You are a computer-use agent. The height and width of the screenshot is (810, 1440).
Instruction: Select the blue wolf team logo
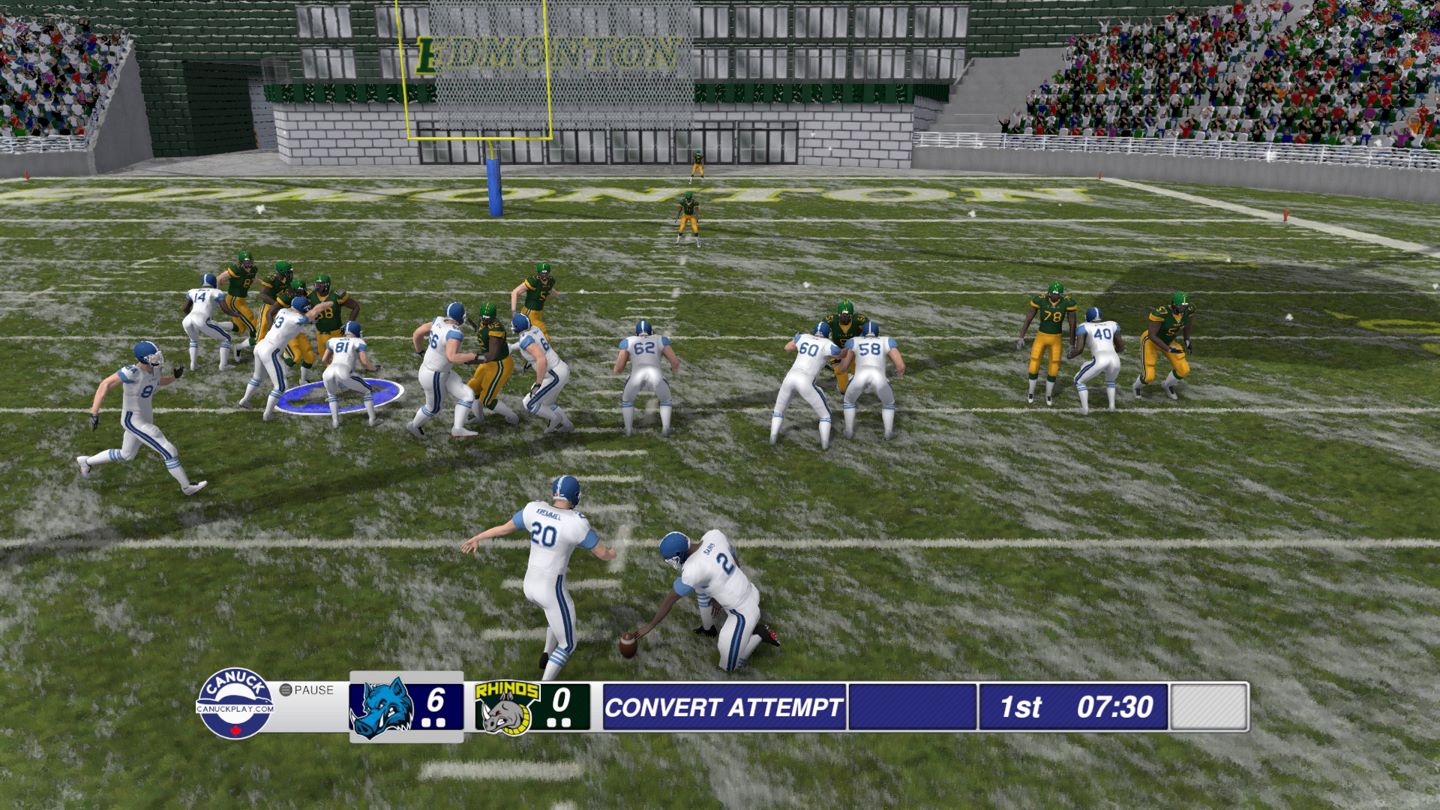point(381,707)
